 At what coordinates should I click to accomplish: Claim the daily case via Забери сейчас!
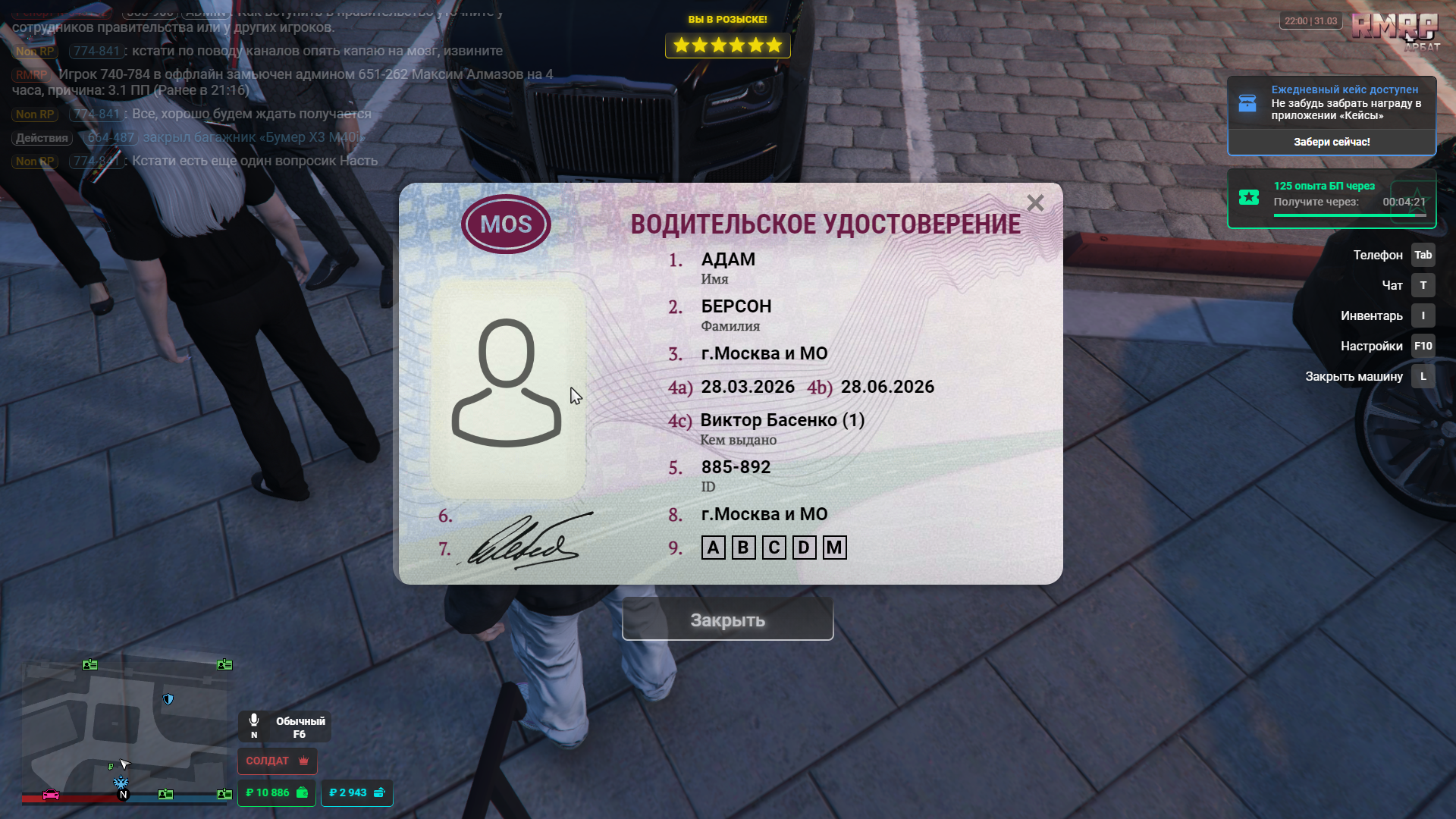pyautogui.click(x=1331, y=142)
